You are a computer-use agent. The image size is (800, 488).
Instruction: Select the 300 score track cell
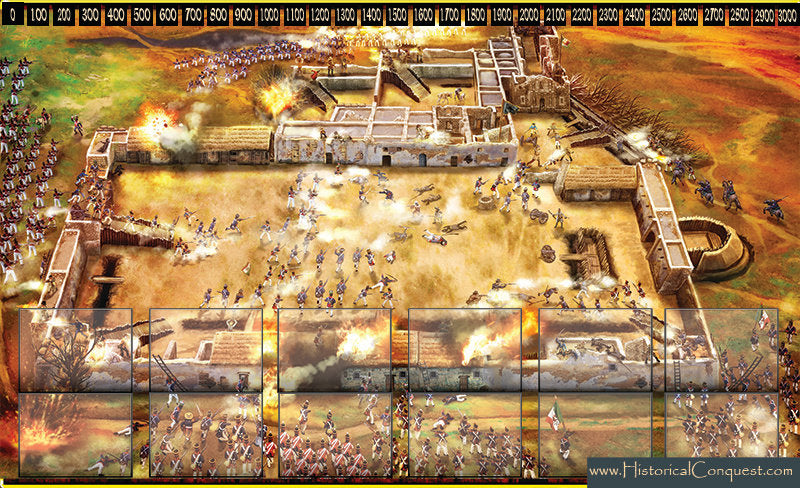tap(88, 17)
